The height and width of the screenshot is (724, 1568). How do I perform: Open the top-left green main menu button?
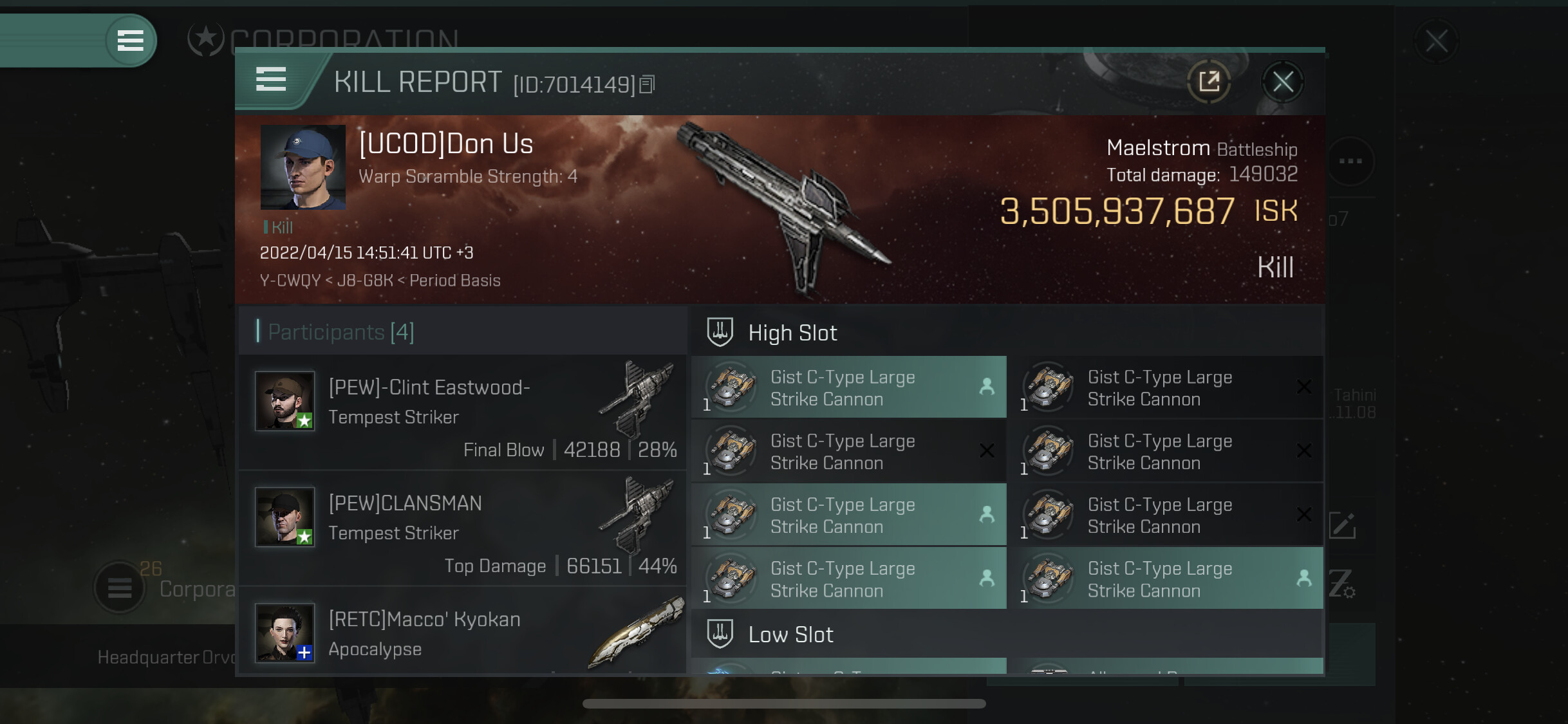pos(130,41)
